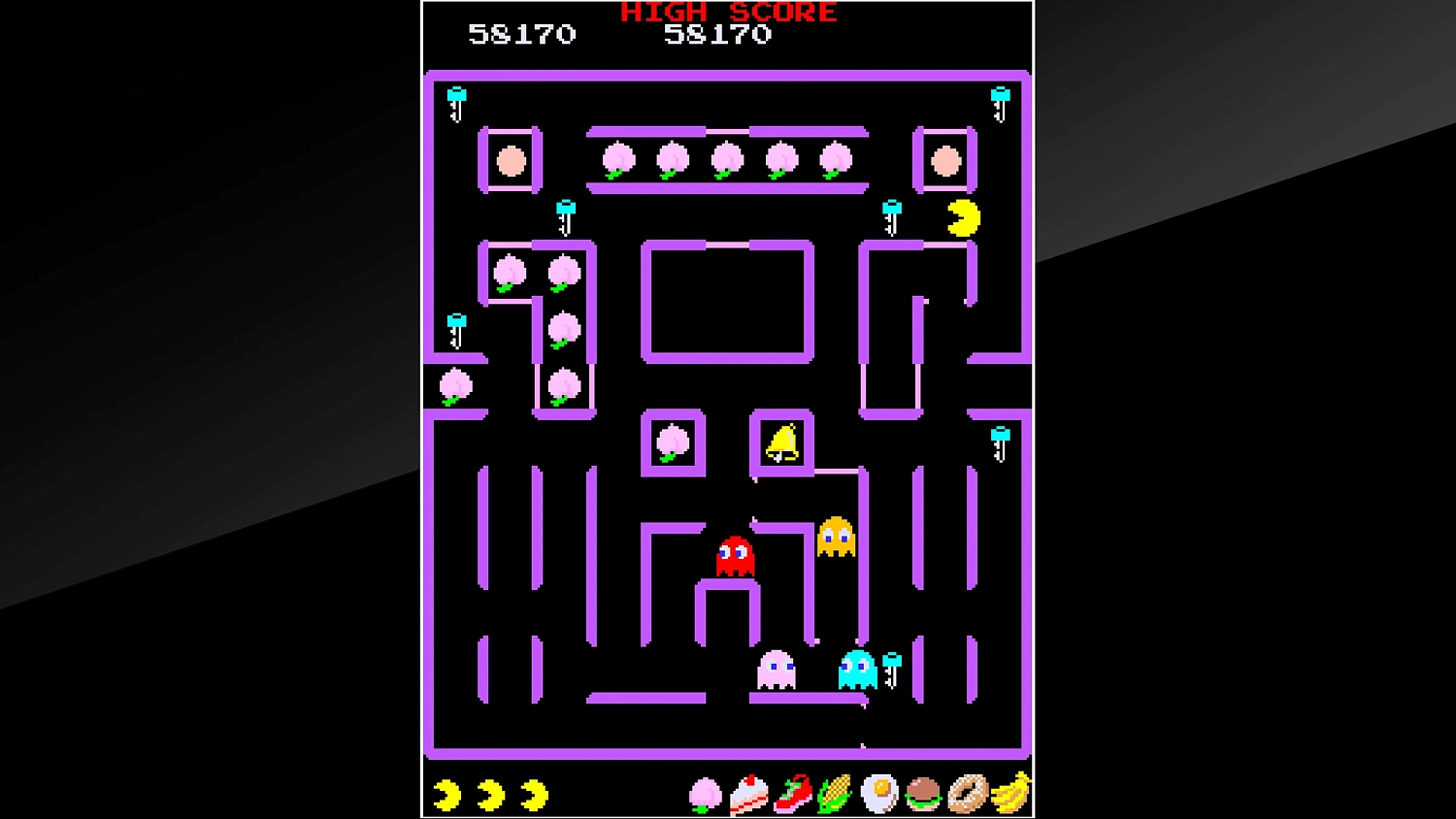Viewport: 1456px width, 819px height.
Task: Click the large pellet in the top left box
Action: point(509,160)
